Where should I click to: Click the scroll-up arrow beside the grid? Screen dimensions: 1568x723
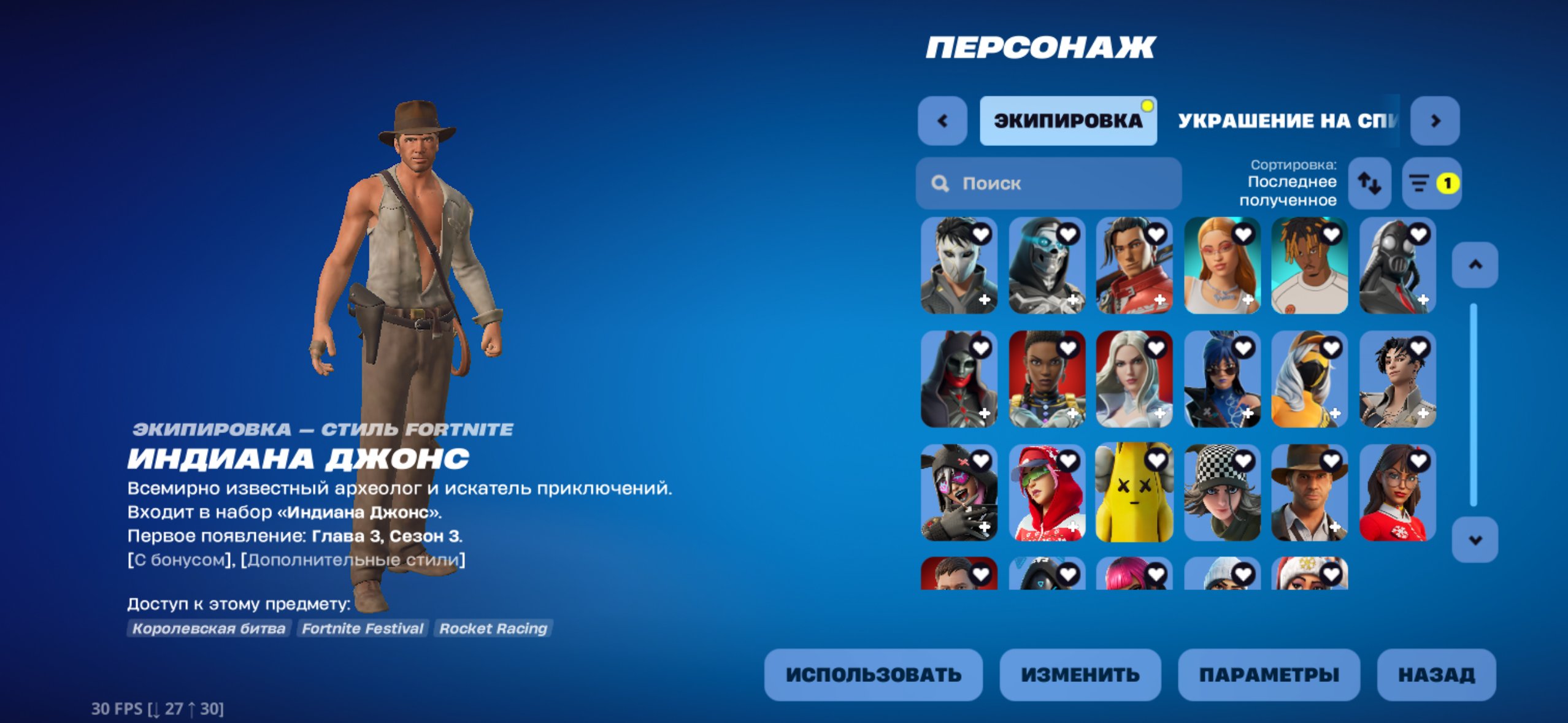point(1475,266)
